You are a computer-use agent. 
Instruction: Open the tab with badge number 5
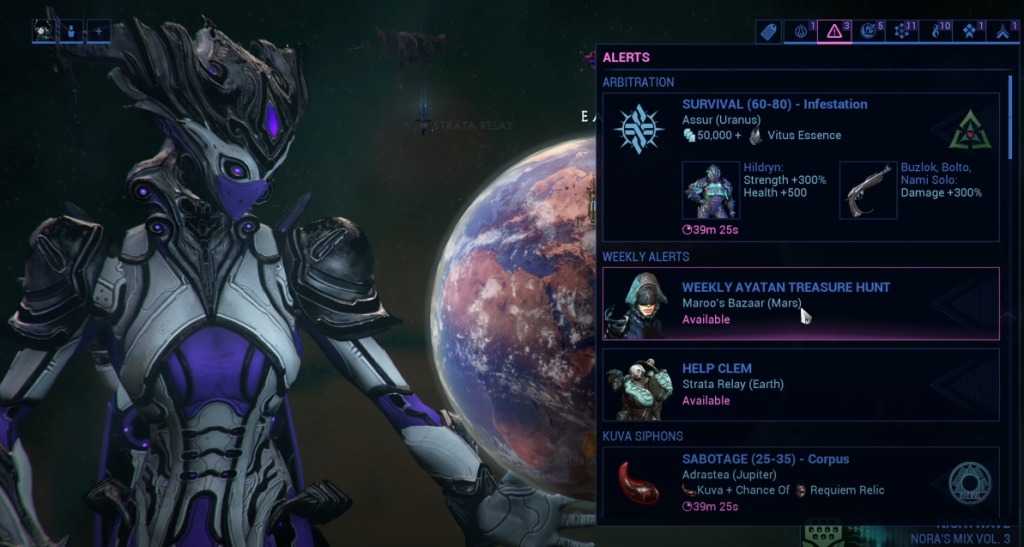(868, 31)
